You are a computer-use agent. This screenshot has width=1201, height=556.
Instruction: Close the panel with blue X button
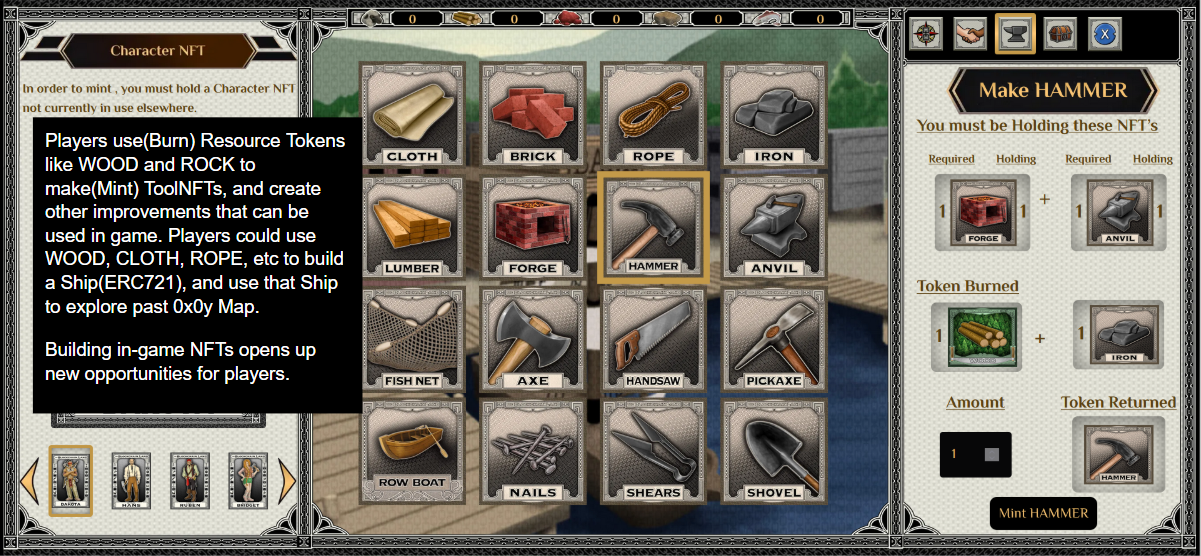(1105, 33)
